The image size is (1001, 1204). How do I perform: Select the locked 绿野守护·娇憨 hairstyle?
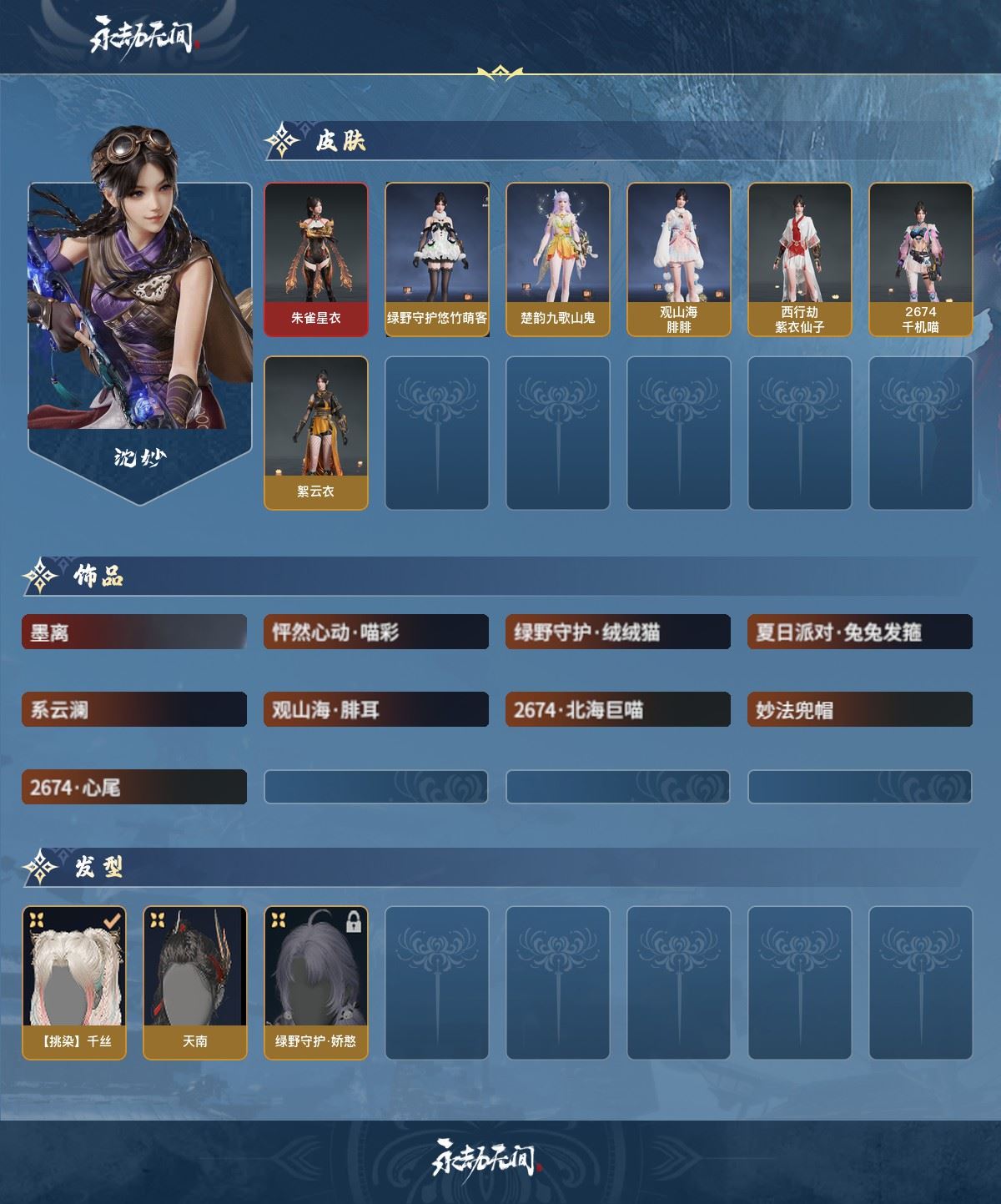(316, 983)
